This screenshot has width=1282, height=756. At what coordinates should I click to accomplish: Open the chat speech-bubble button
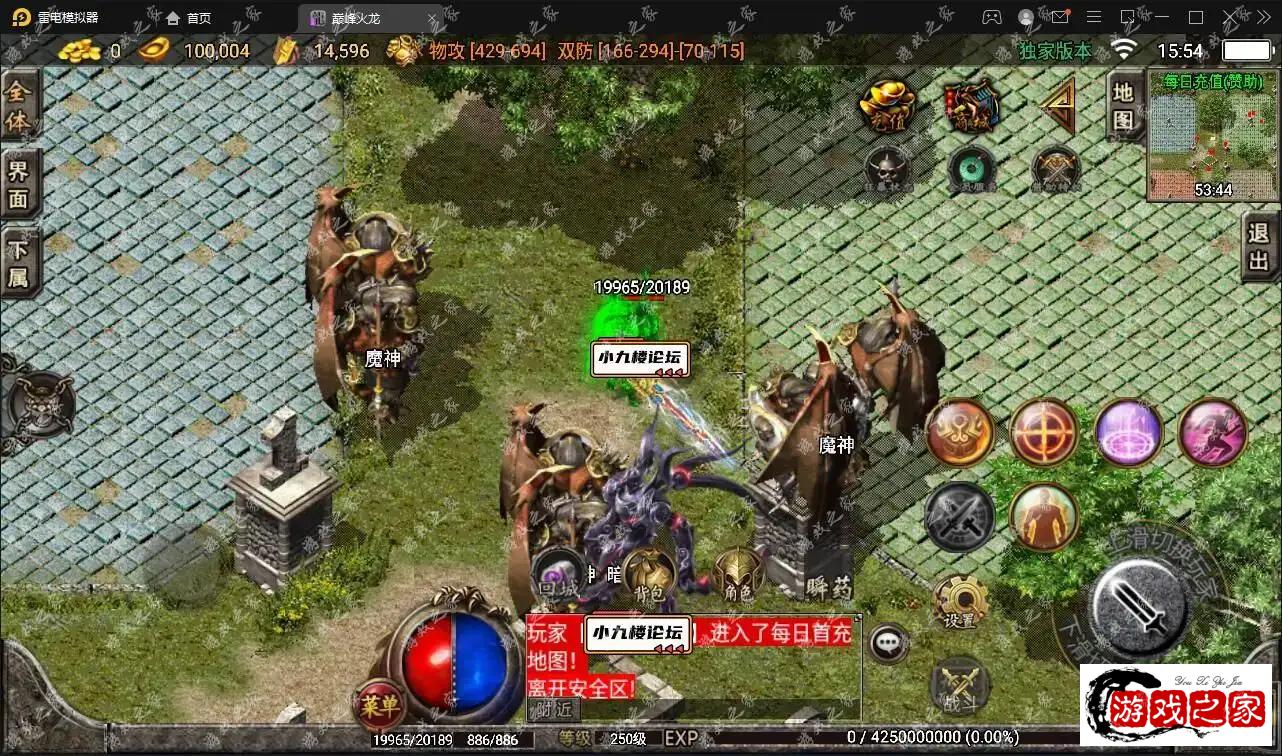point(888,643)
